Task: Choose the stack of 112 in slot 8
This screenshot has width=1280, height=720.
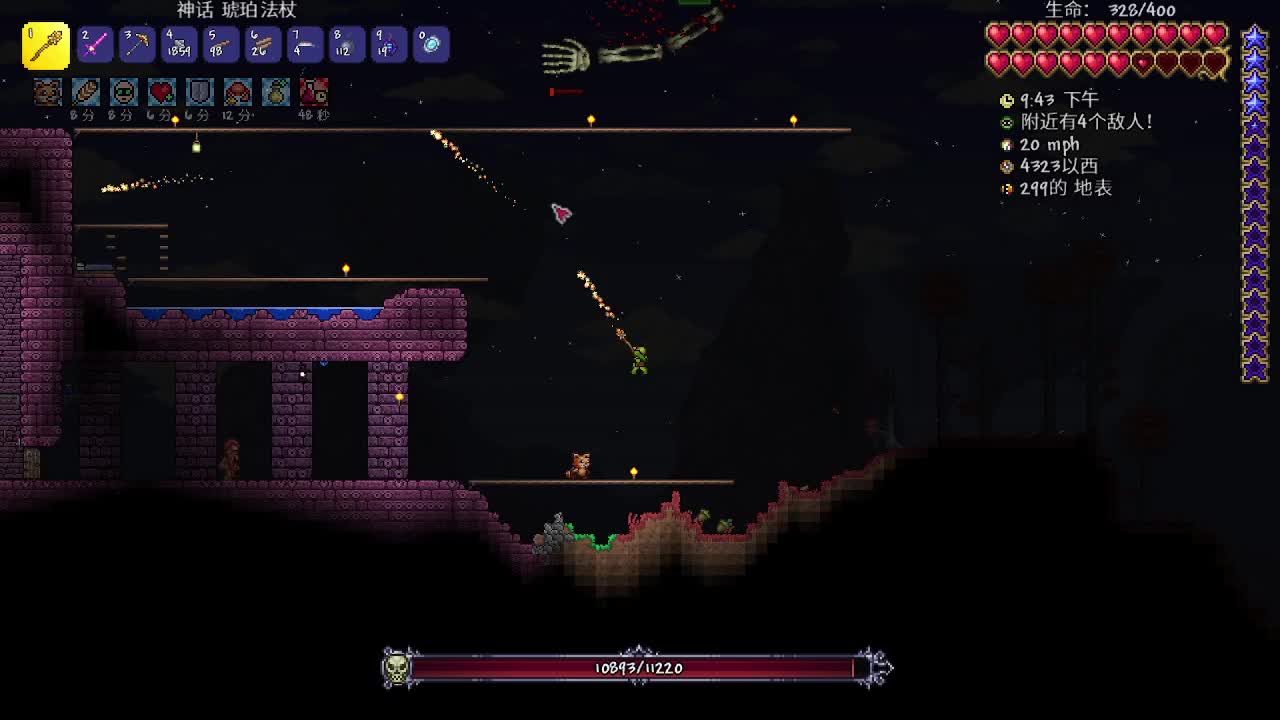Action: click(x=347, y=45)
